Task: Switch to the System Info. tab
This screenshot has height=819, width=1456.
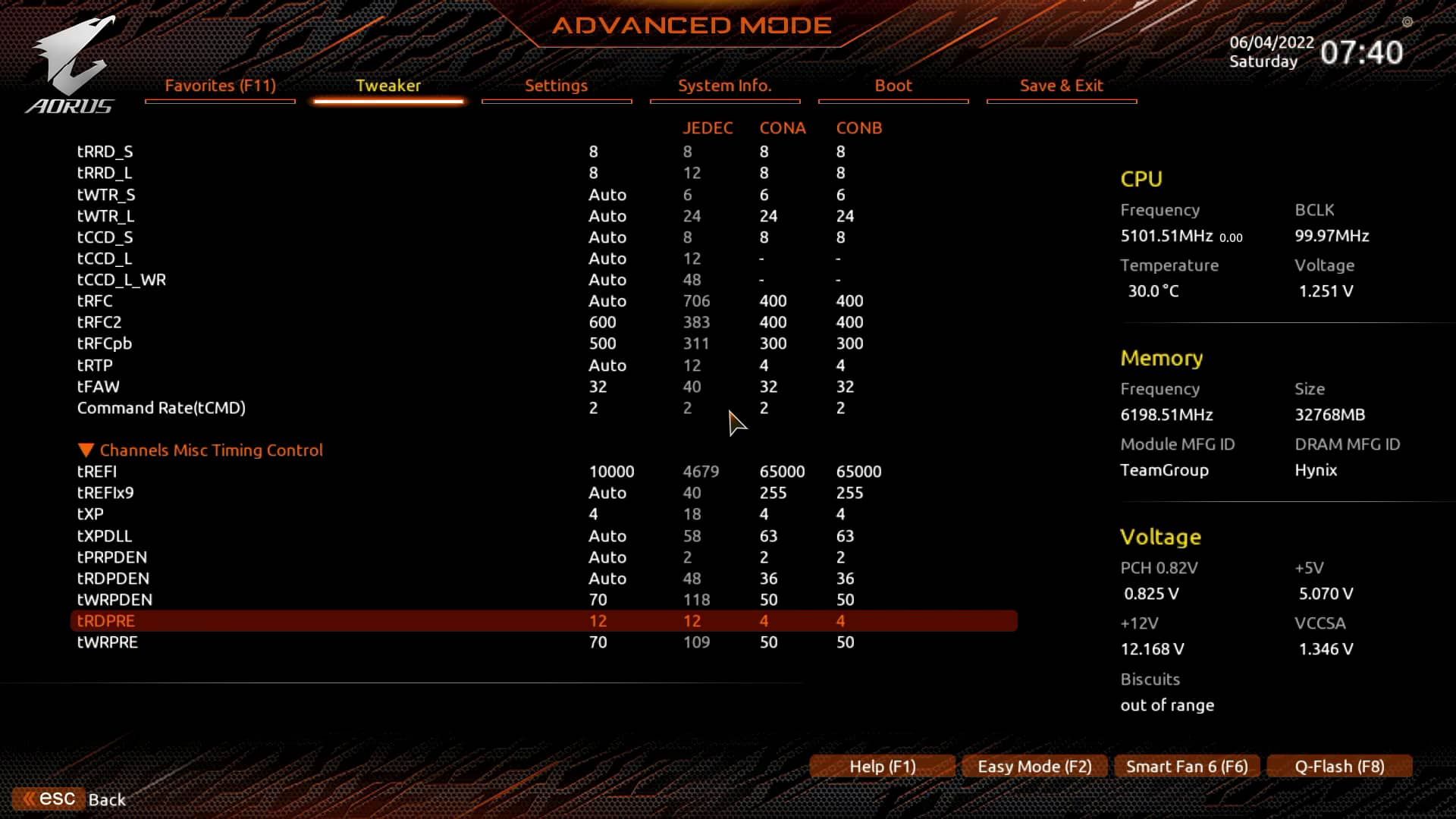Action: (x=725, y=86)
